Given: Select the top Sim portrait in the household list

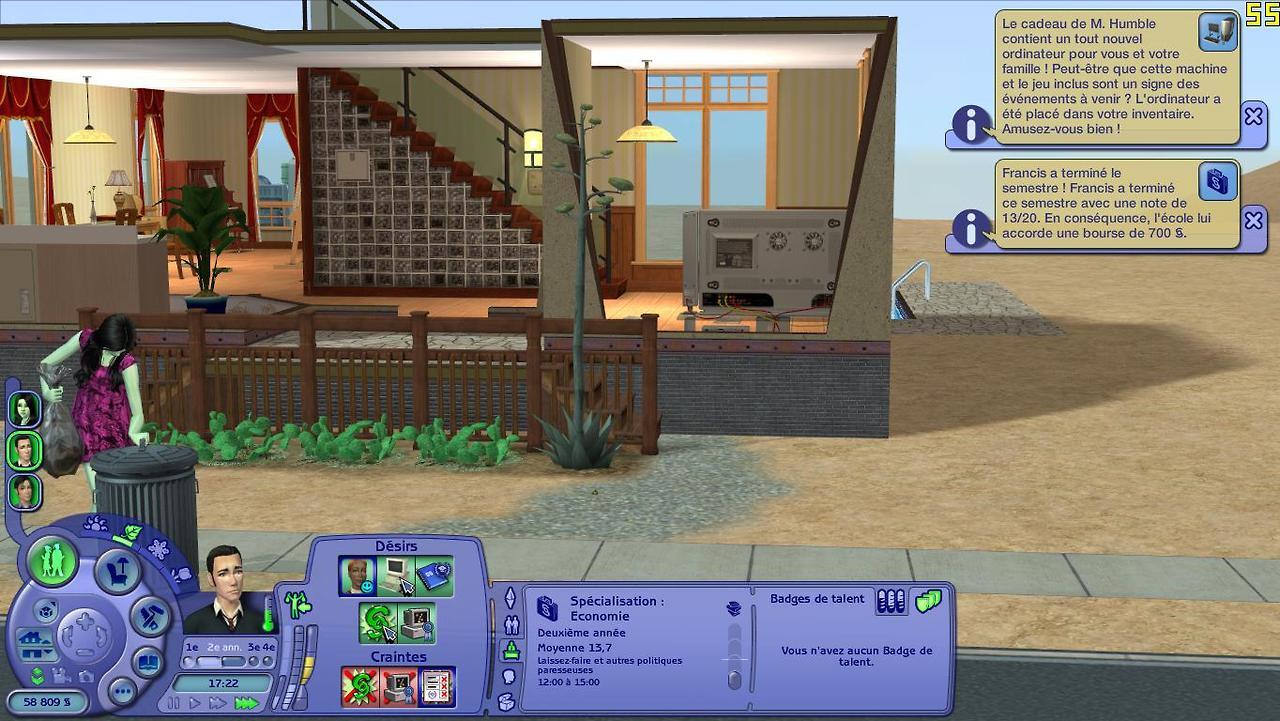Looking at the screenshot, I should point(24,409).
